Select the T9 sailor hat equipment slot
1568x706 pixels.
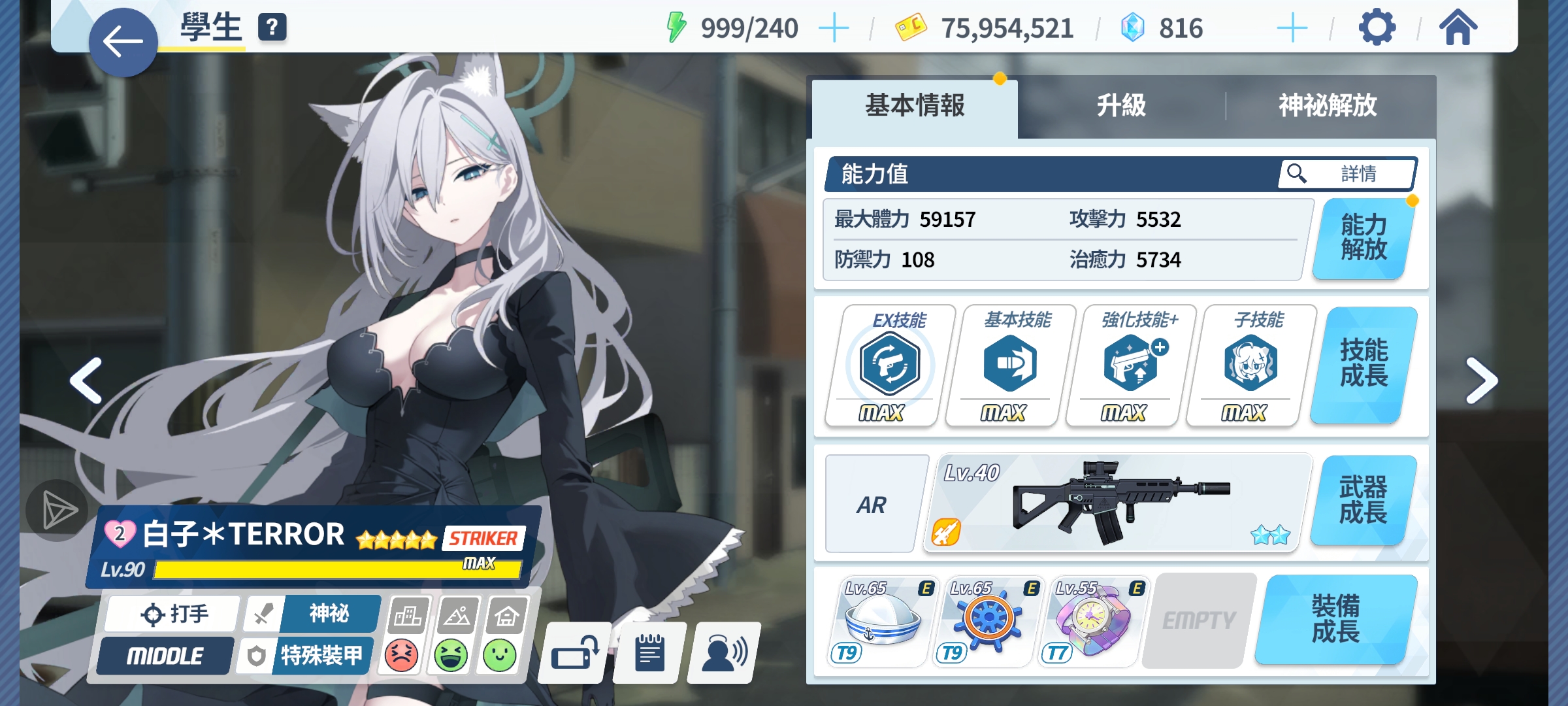(882, 621)
